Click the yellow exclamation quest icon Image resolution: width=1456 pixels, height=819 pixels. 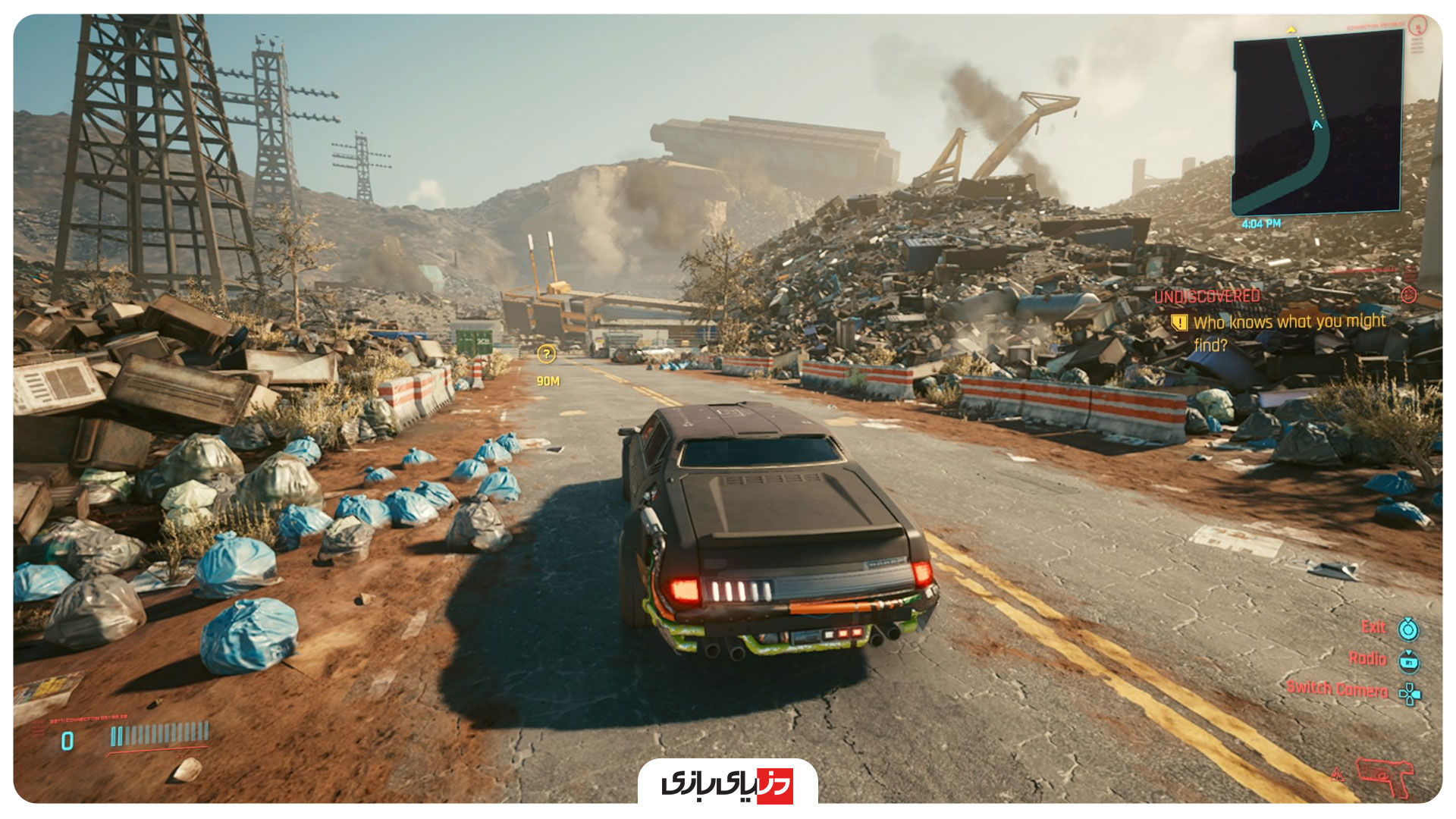click(1179, 323)
